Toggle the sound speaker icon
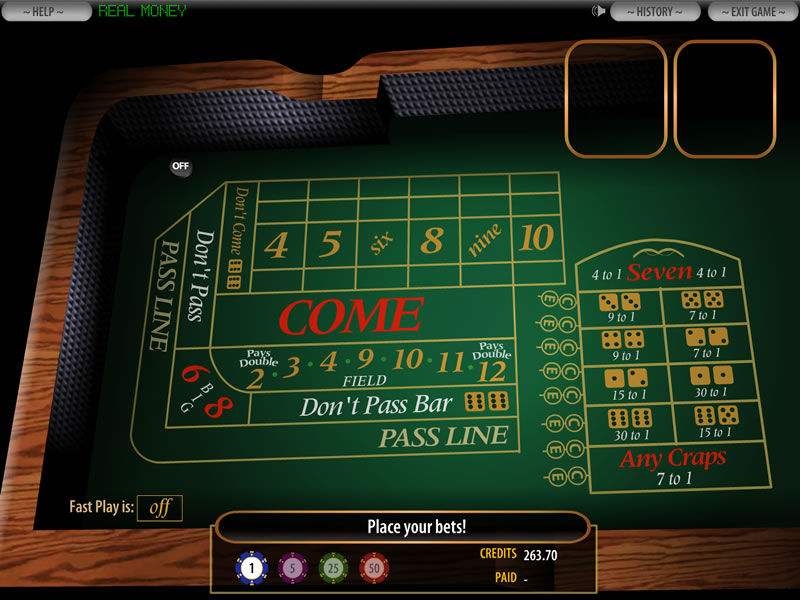 (x=599, y=11)
